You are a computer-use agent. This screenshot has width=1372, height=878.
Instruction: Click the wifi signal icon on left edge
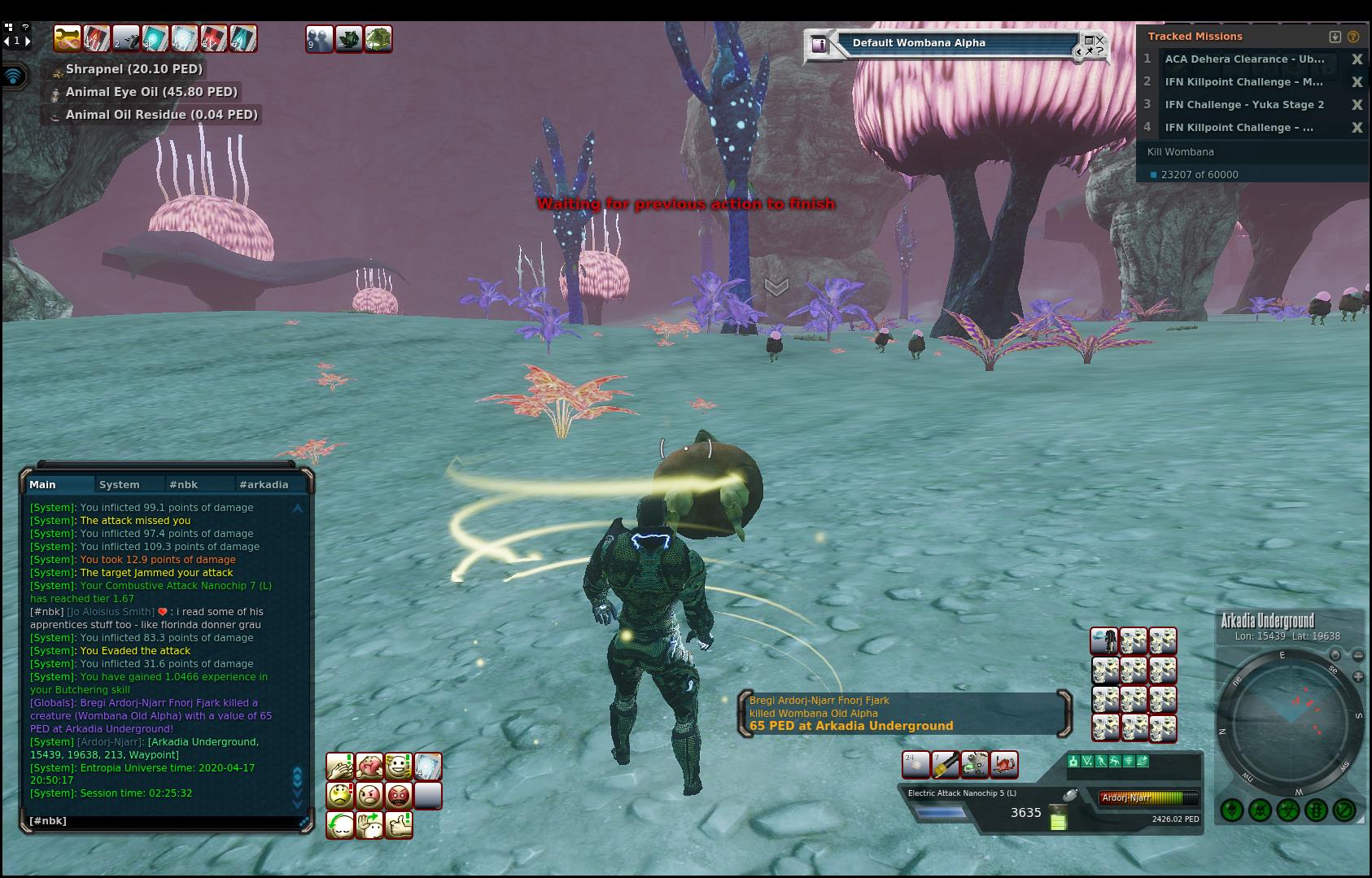pyautogui.click(x=14, y=76)
